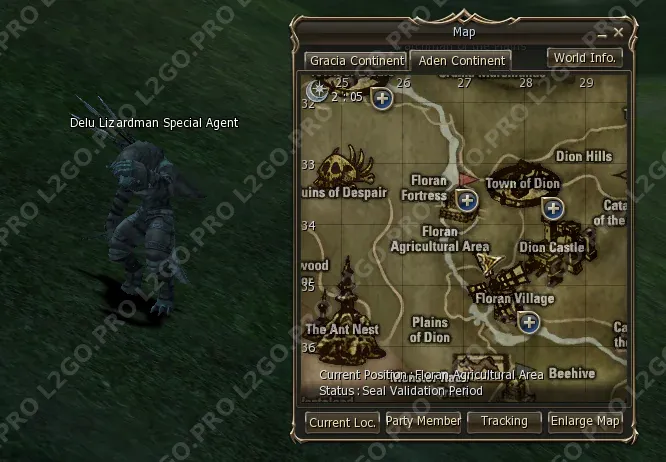Screen dimensions: 666x462
Task: Select the Aden Continent tab
Action: tap(461, 60)
